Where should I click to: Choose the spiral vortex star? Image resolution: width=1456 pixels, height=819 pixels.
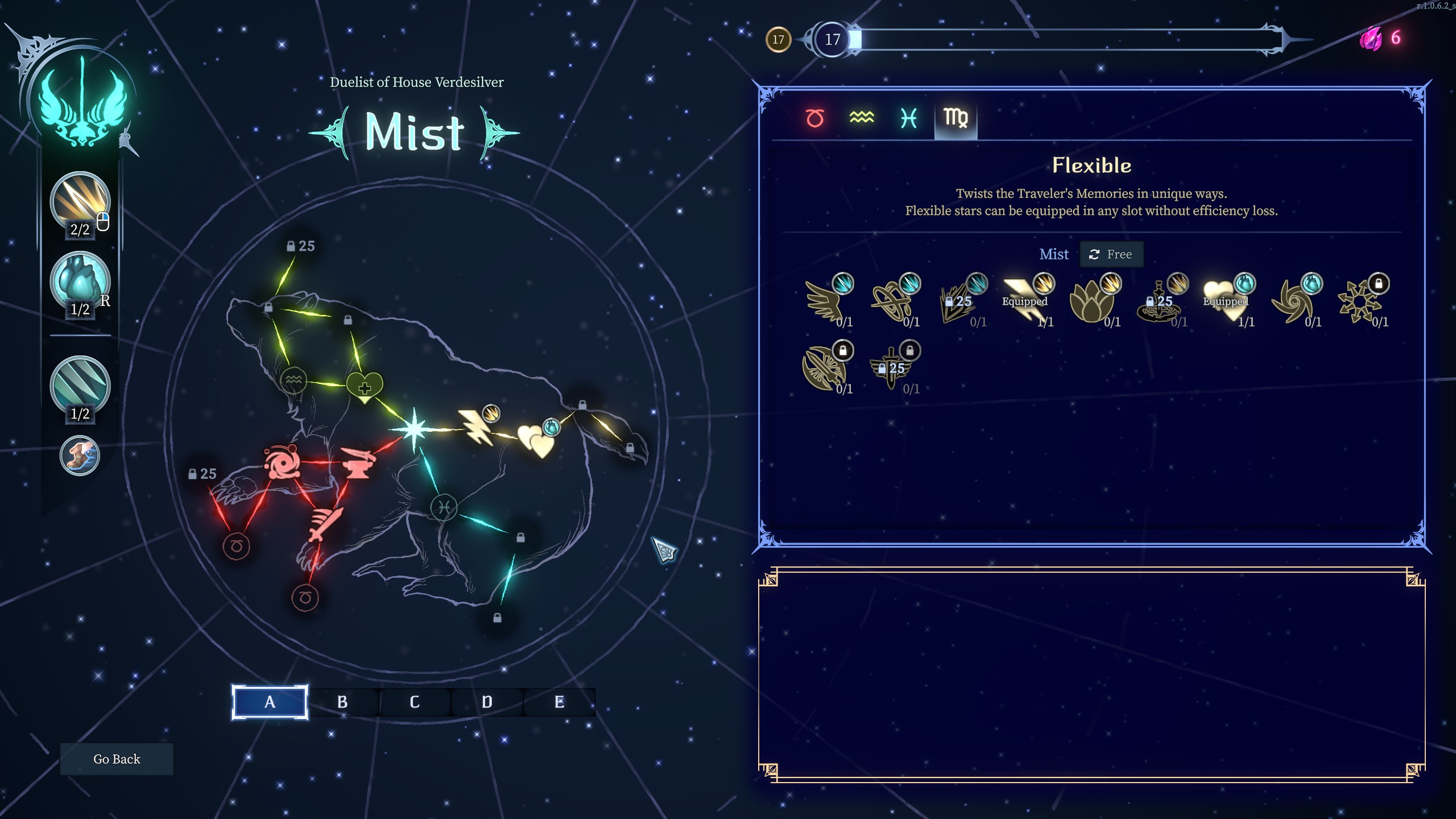click(x=1292, y=303)
